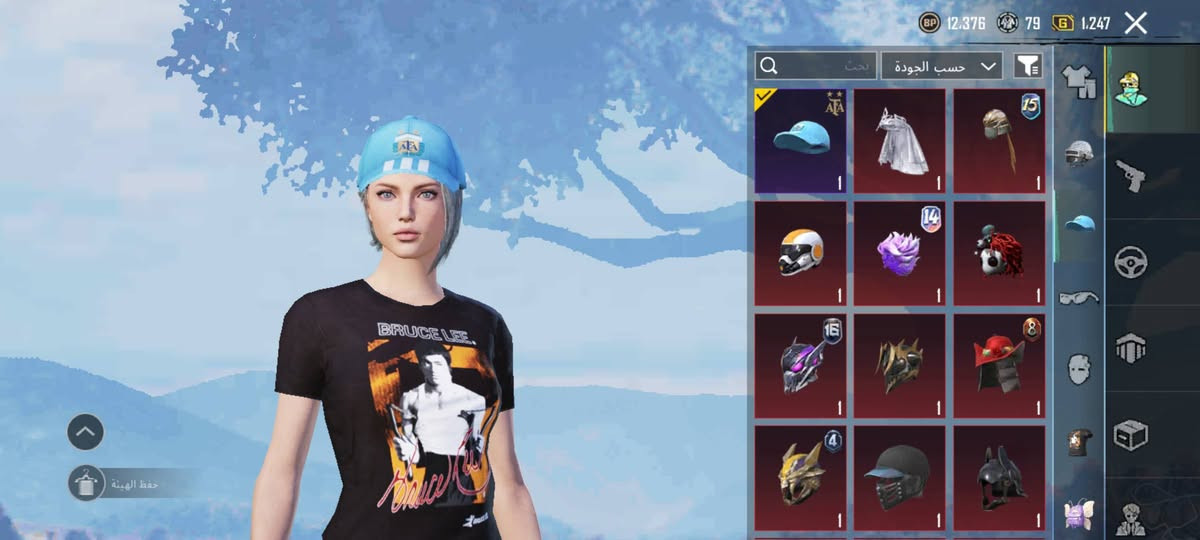This screenshot has width=1200, height=540.
Task: Click the search field in the inventory
Action: (816, 66)
